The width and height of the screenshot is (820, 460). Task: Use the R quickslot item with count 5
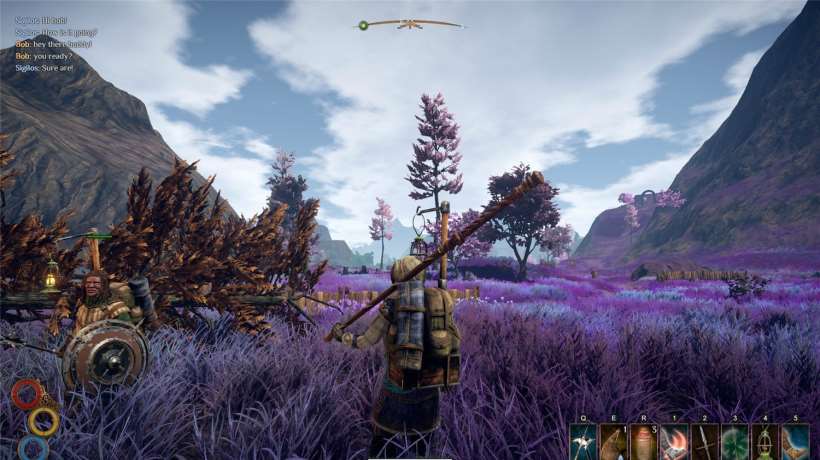[x=643, y=442]
